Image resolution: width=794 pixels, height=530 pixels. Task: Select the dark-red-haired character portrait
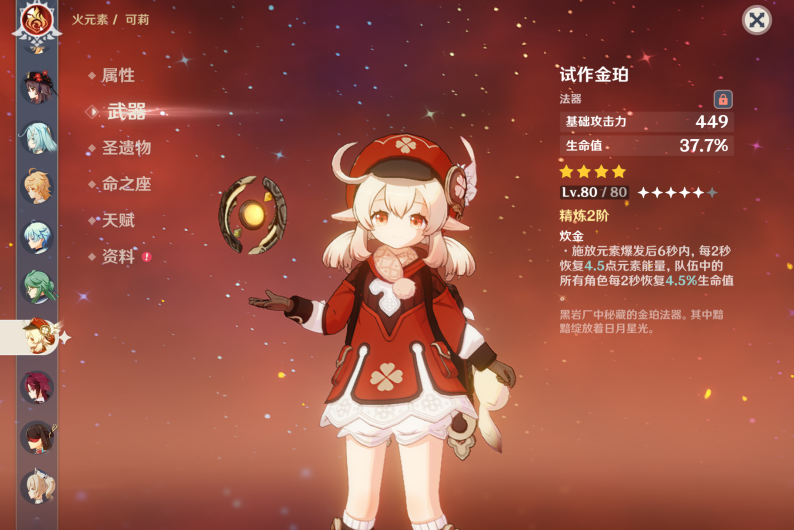tap(38, 387)
